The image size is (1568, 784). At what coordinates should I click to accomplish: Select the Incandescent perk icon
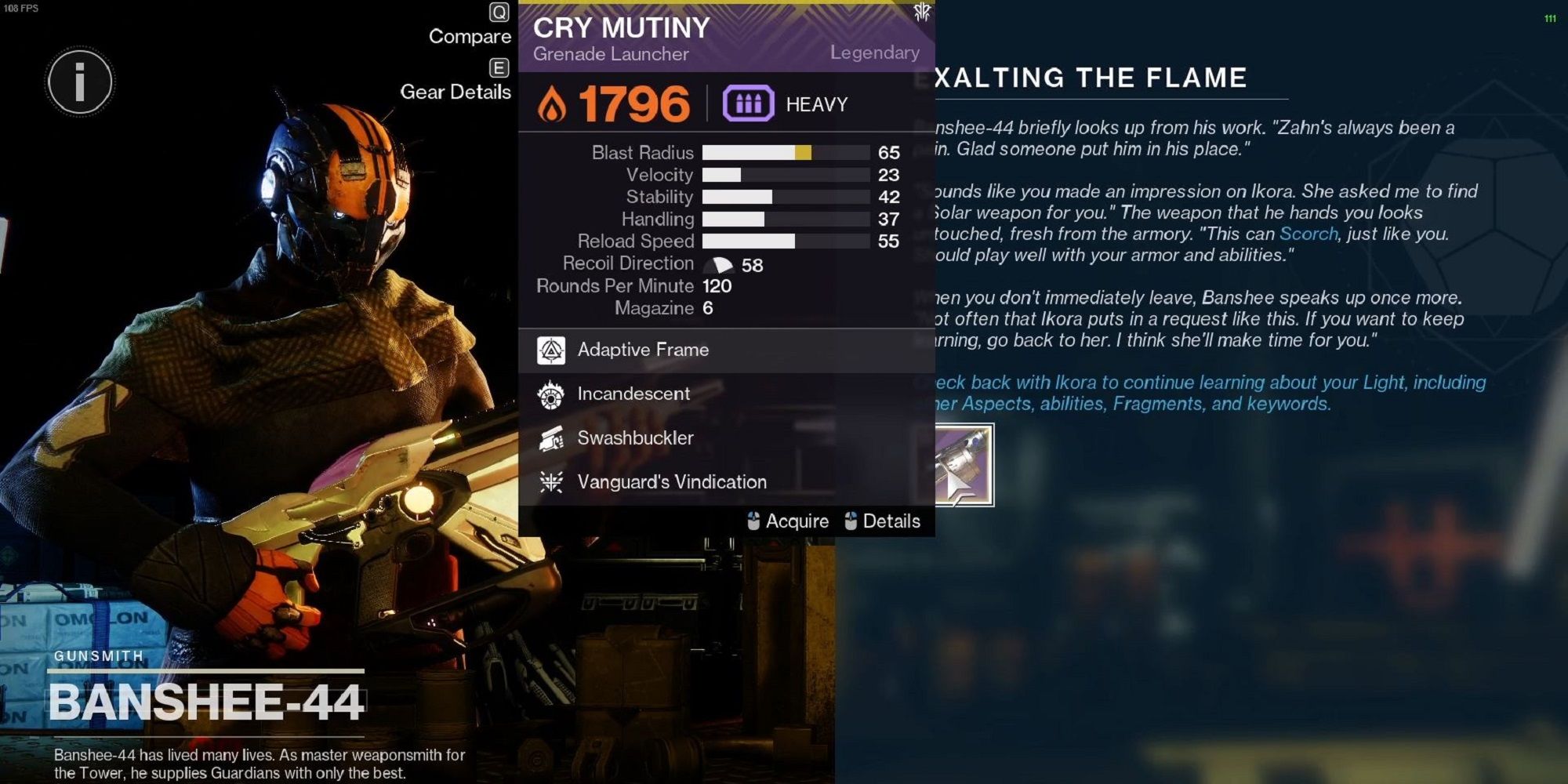coord(554,394)
